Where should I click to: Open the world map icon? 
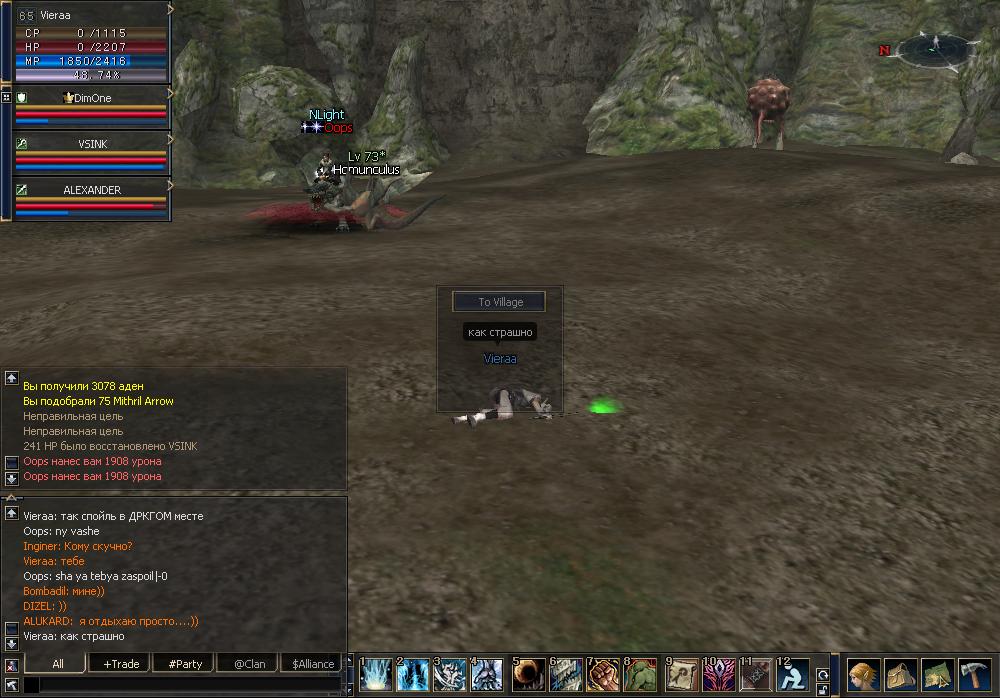pyautogui.click(x=937, y=675)
